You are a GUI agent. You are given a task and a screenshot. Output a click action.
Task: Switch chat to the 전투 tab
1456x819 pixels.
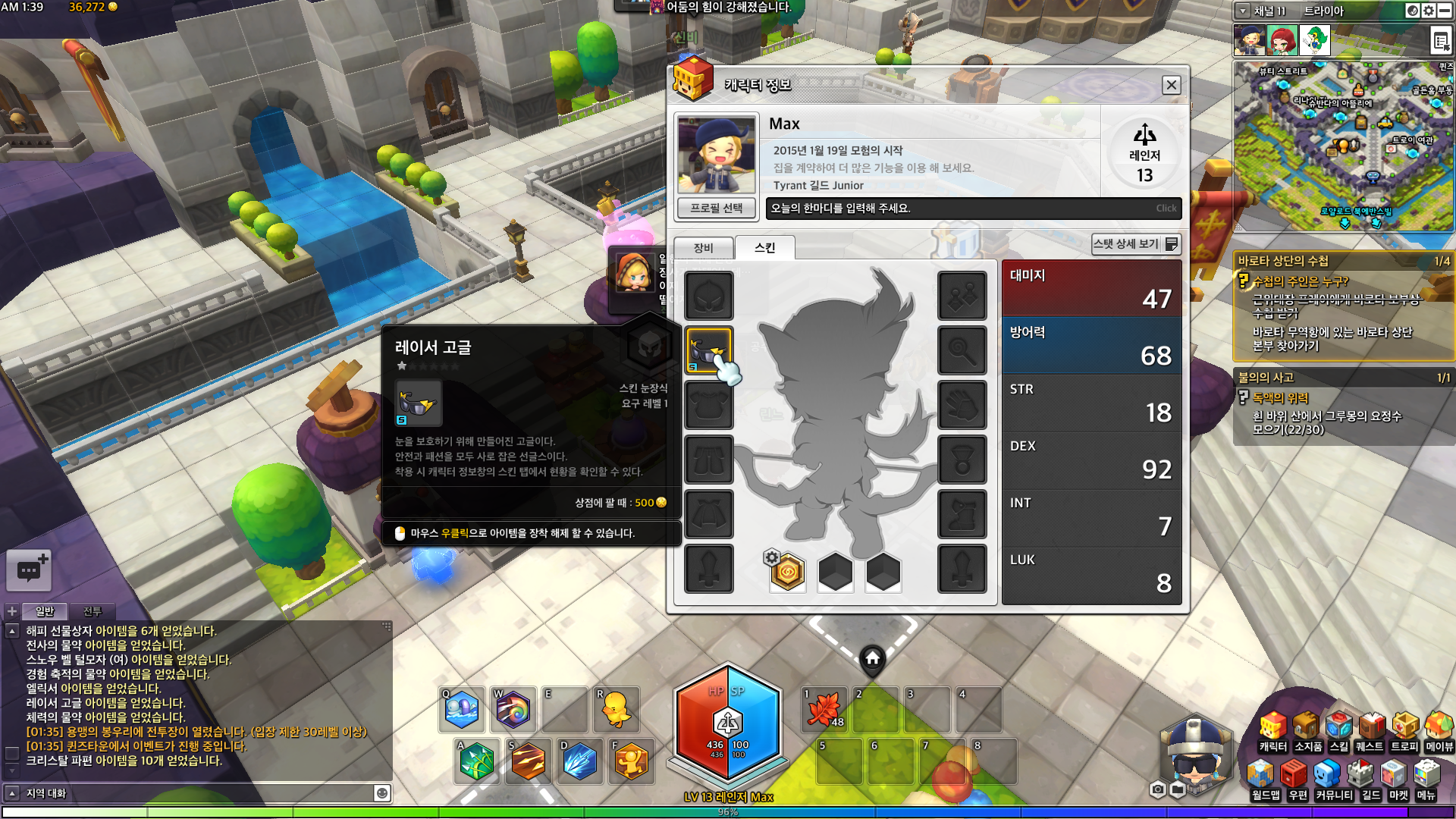[92, 611]
